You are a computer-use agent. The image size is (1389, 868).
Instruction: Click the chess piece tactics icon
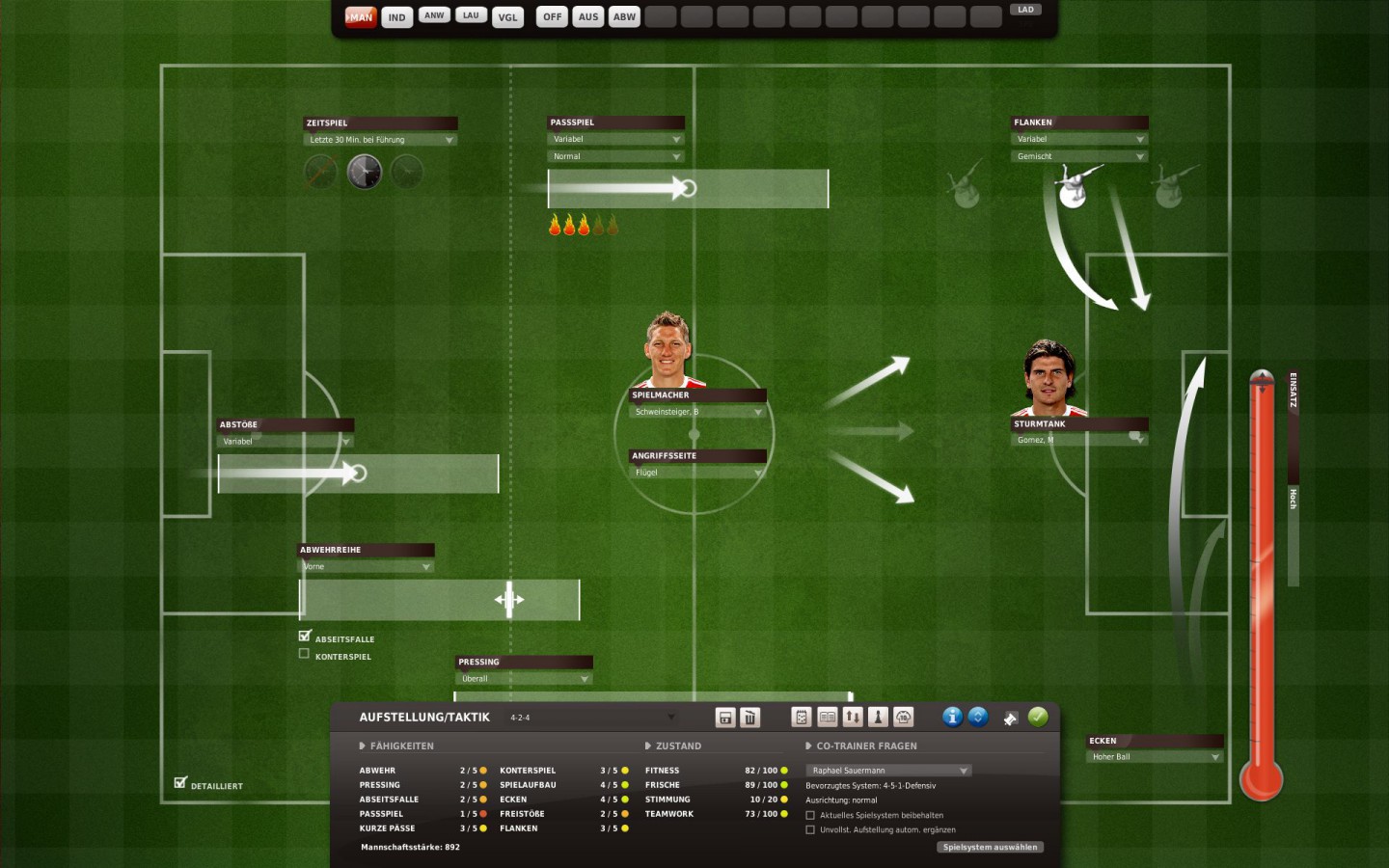click(878, 718)
